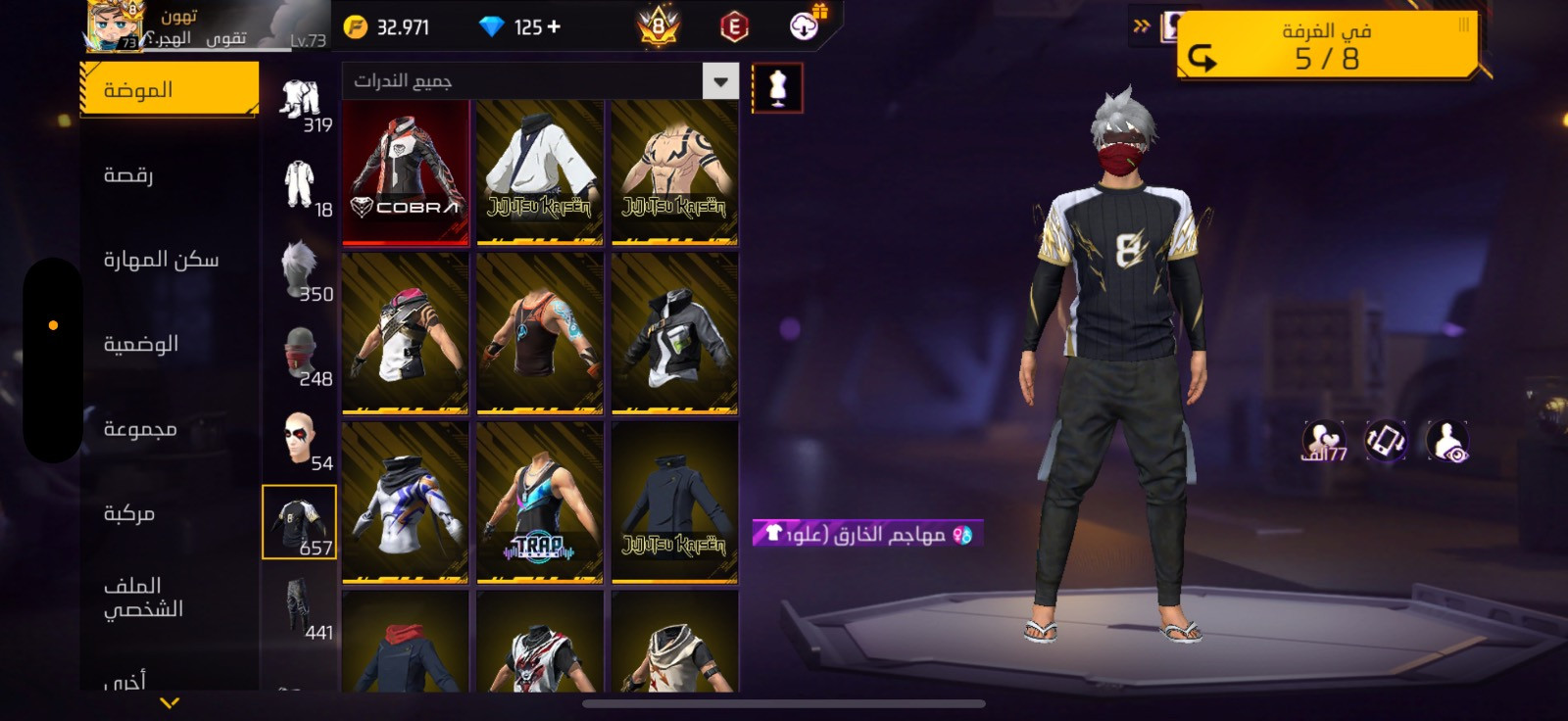
Task: Toggle the character visibility eye icon
Action: [x=1446, y=442]
